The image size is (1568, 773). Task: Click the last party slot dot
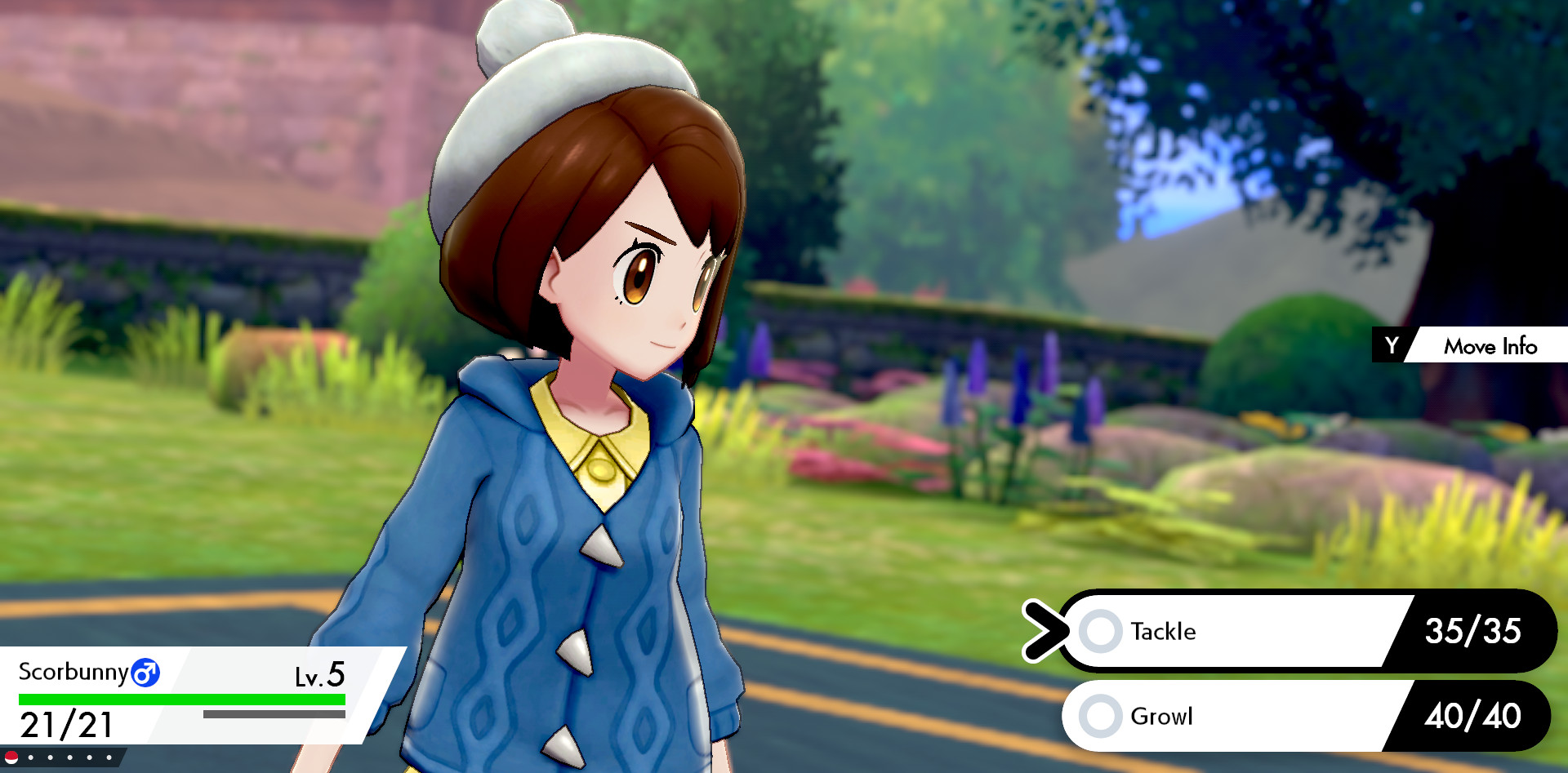point(109,757)
